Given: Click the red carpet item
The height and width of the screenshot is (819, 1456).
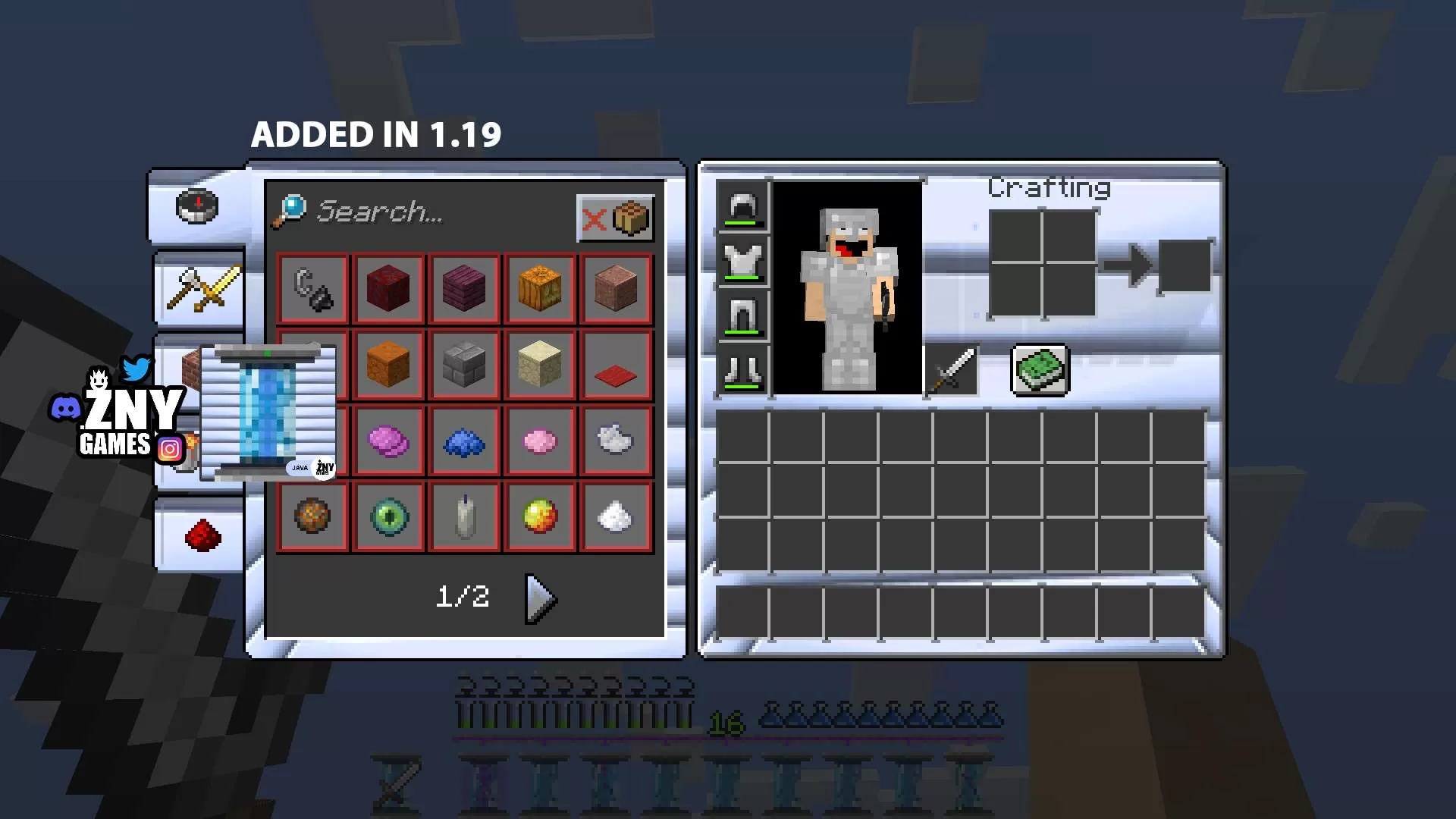Looking at the screenshot, I should click(616, 366).
